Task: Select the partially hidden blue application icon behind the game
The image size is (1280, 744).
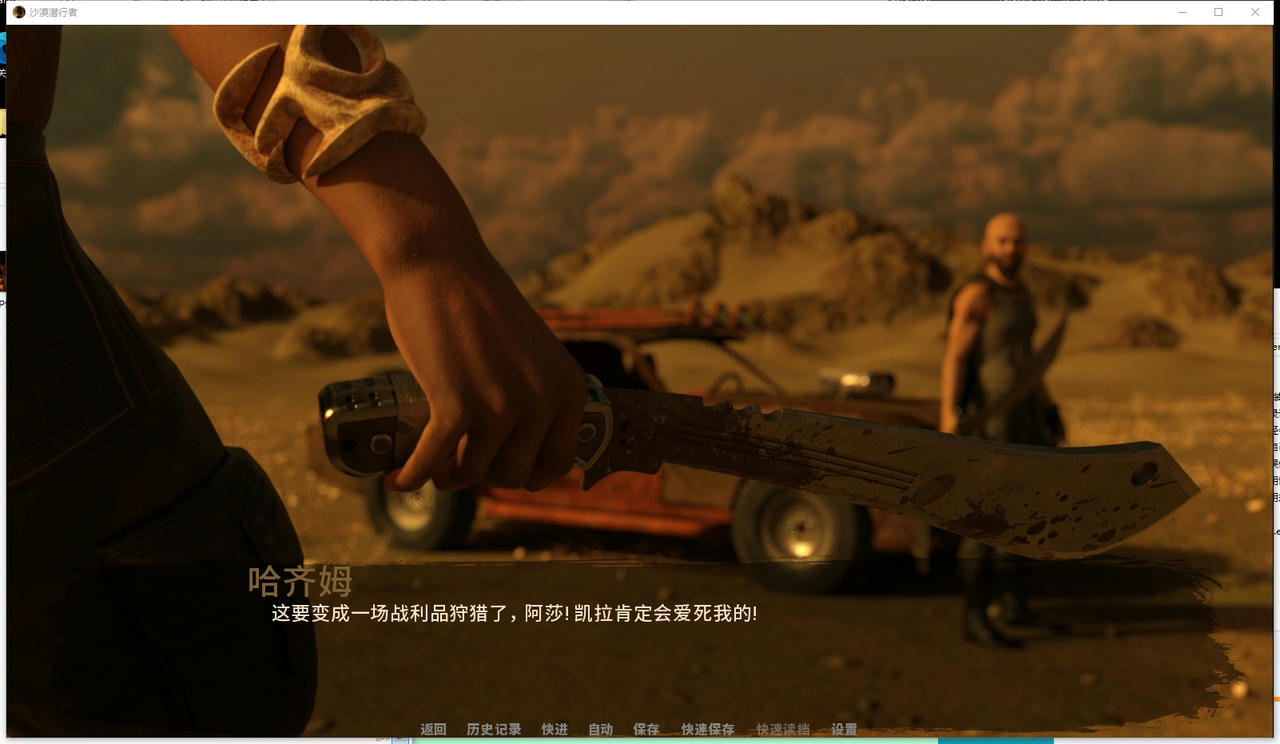Action: [4, 48]
